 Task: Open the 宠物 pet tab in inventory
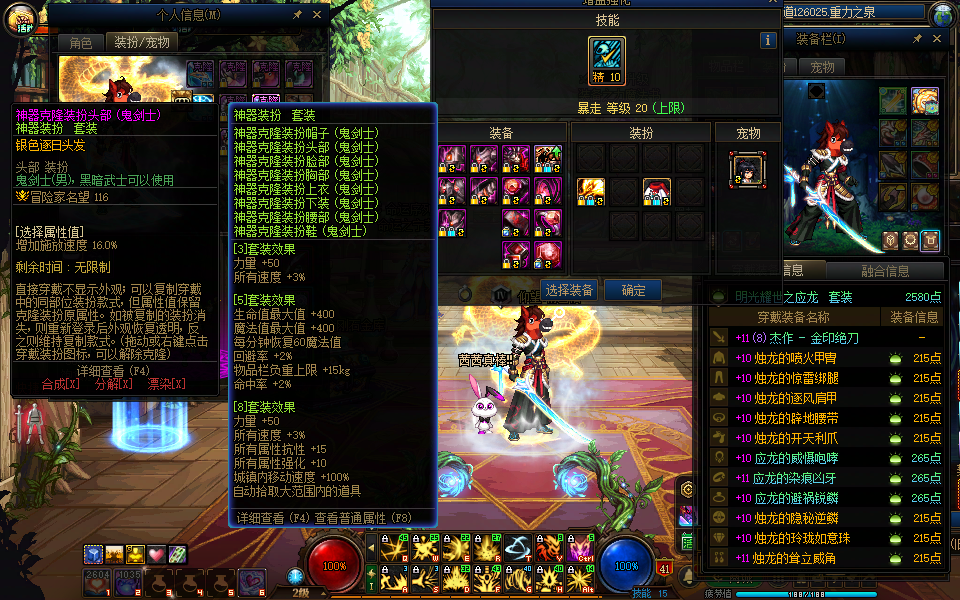(x=822, y=67)
